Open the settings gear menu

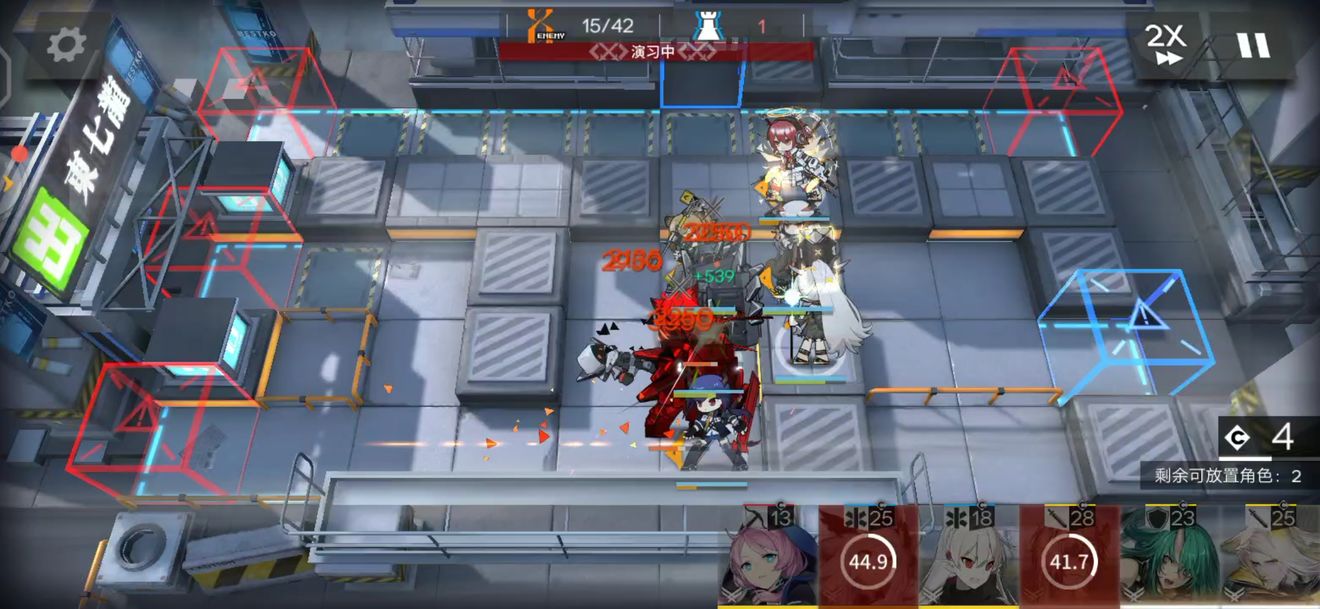click(67, 43)
